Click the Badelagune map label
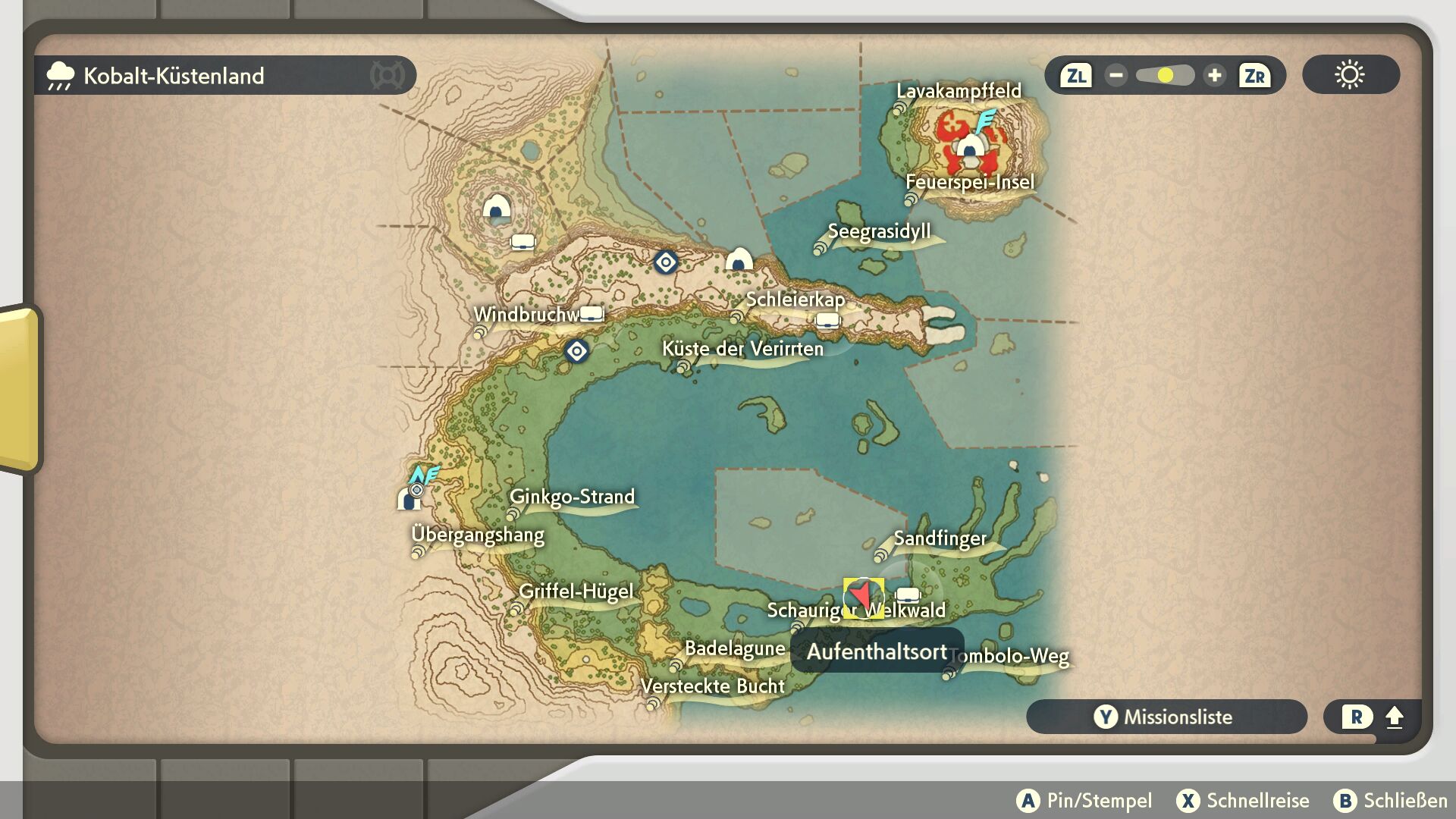Viewport: 1456px width, 819px height. pyautogui.click(x=734, y=649)
